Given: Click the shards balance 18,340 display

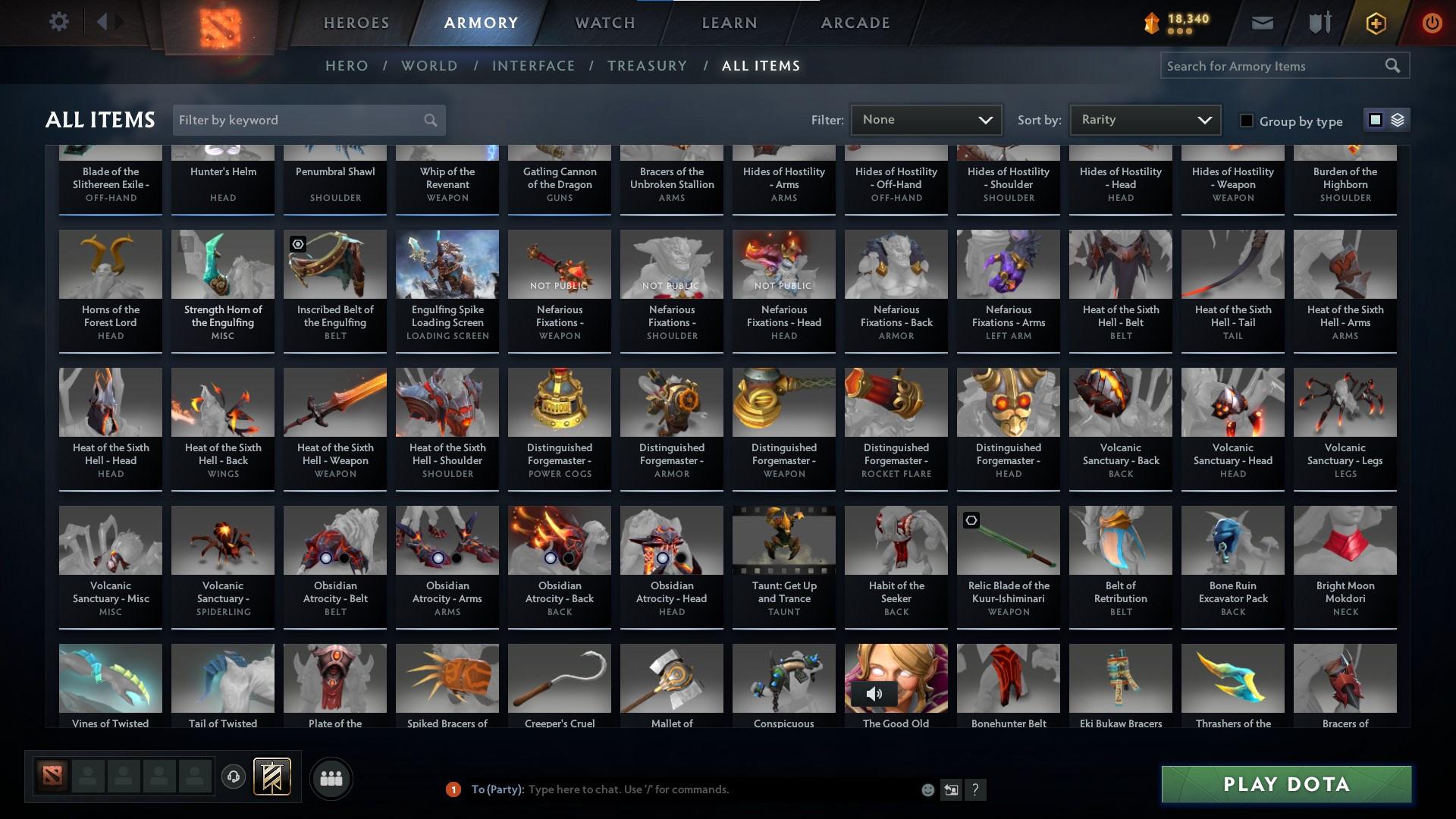Looking at the screenshot, I should (x=1178, y=23).
